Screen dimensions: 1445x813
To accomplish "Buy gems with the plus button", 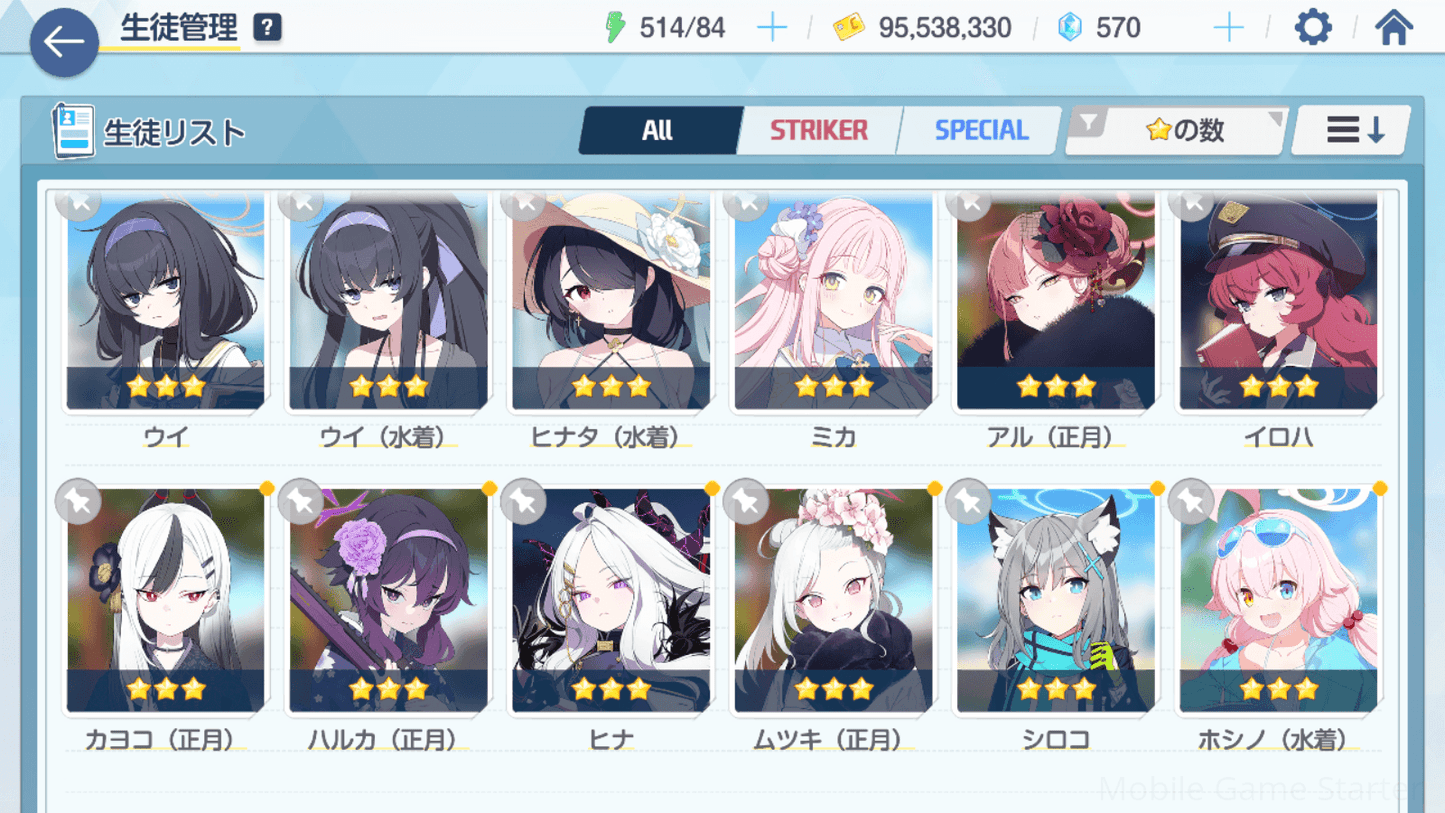I will 1228,27.
